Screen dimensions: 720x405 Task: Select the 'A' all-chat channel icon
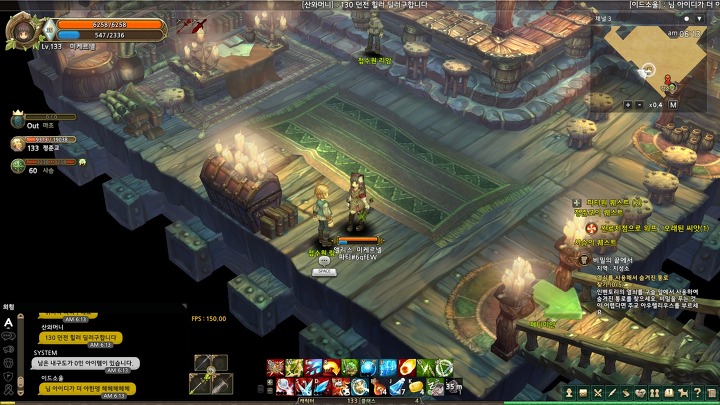tap(8, 322)
